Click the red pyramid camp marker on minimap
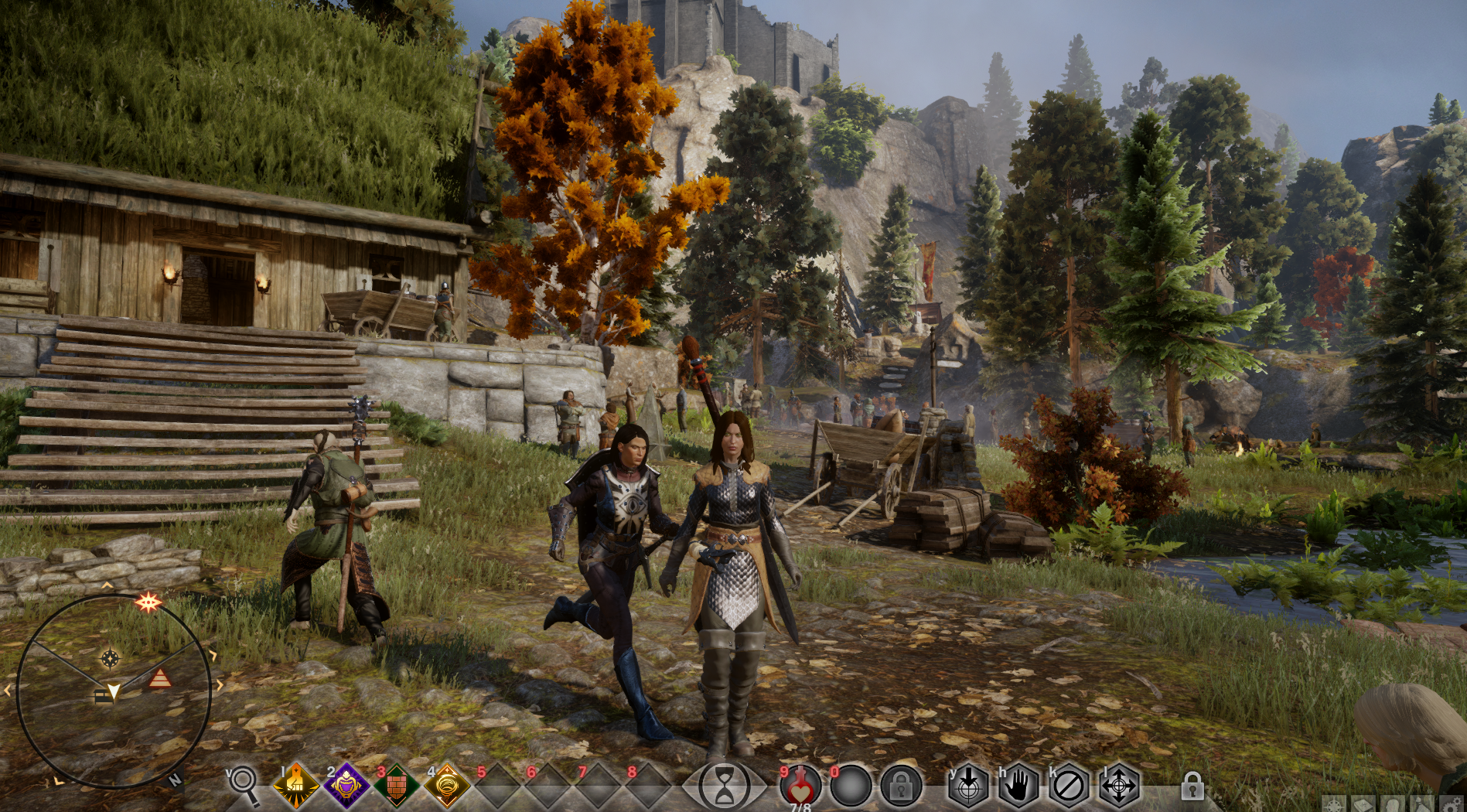The image size is (1467, 812). point(160,679)
